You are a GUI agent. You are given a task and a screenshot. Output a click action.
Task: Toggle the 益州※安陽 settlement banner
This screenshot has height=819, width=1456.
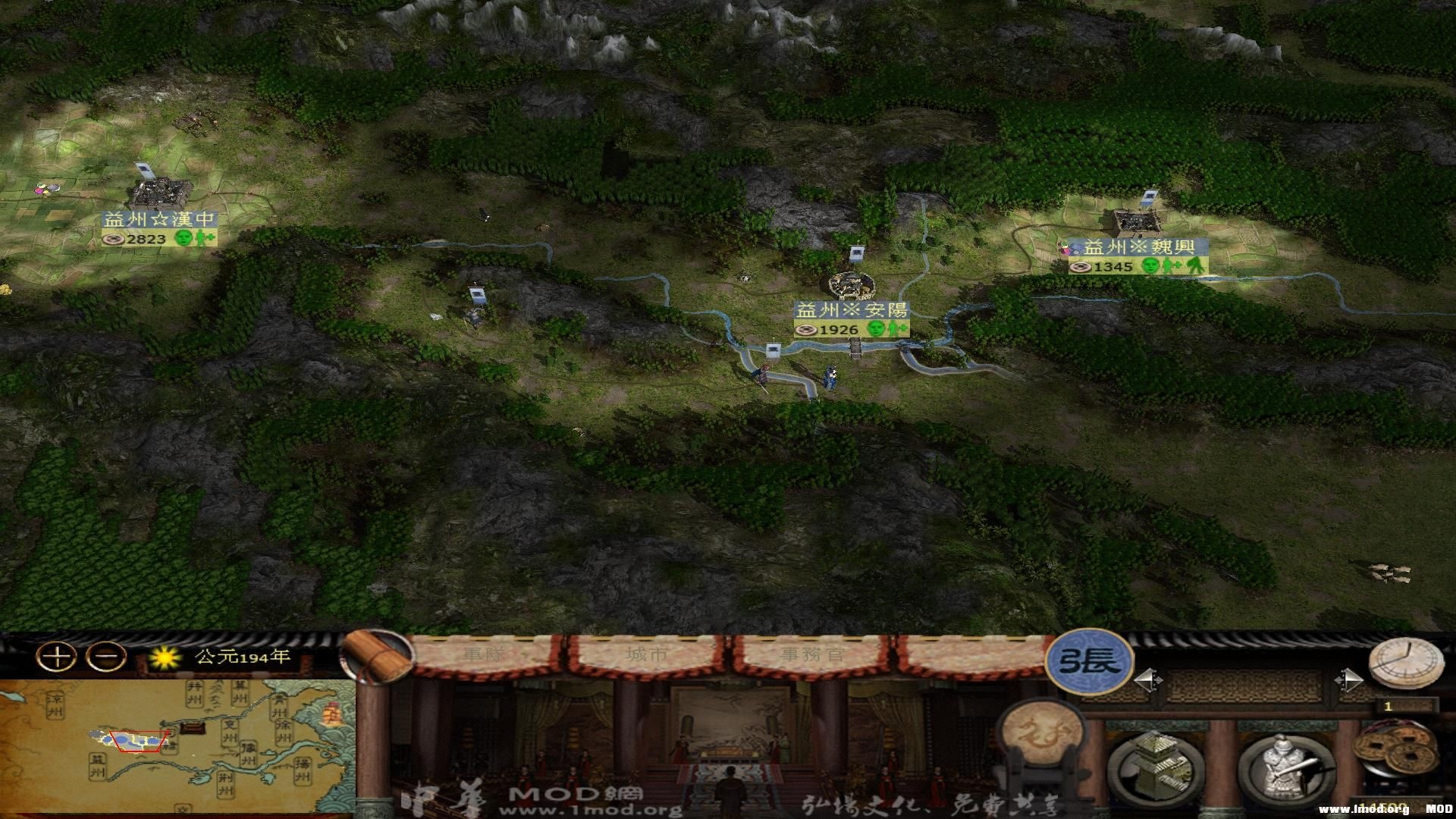click(853, 309)
